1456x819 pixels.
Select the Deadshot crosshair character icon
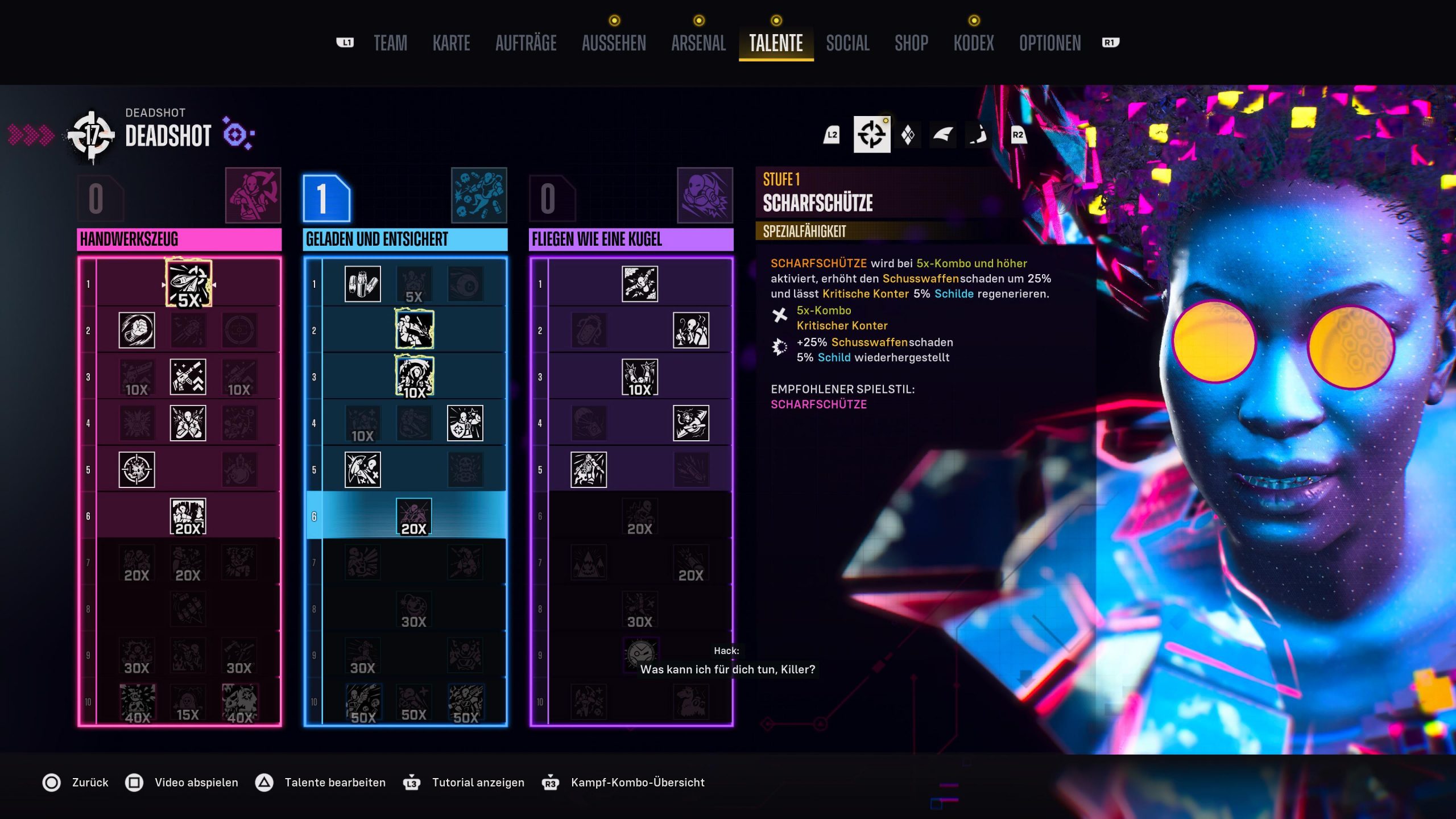click(x=872, y=135)
